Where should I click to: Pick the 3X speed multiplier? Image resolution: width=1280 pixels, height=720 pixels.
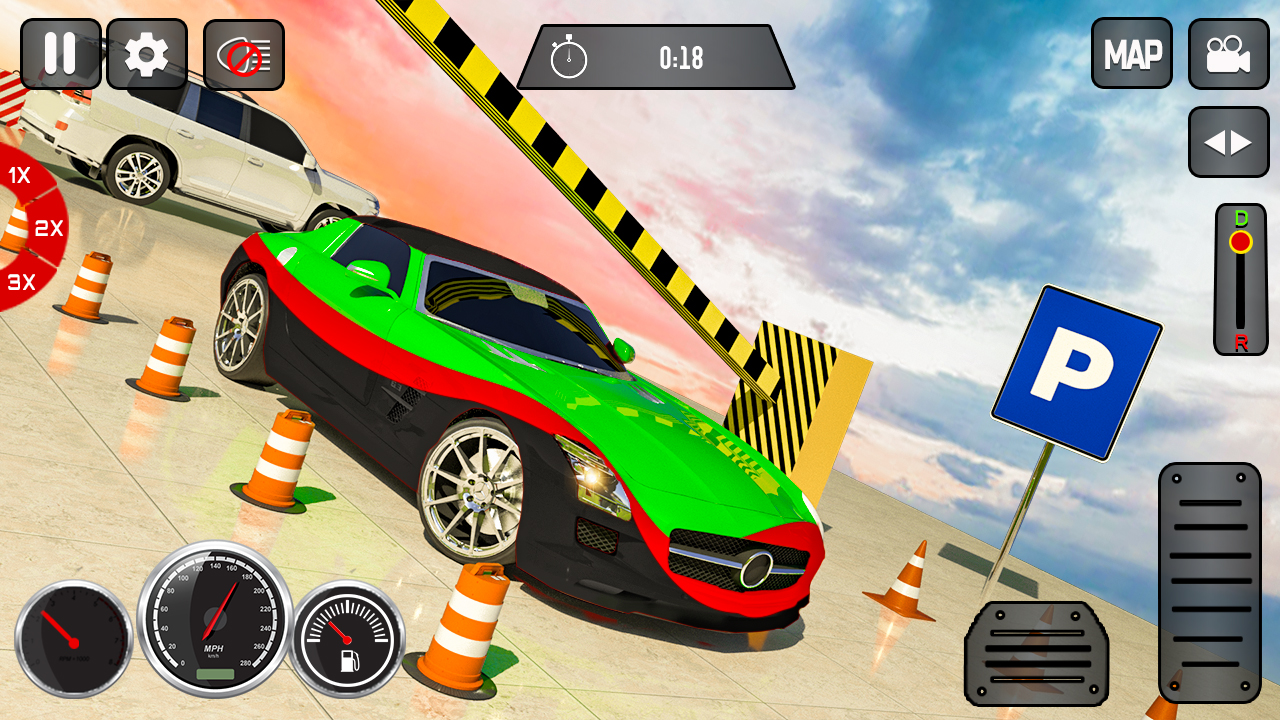click(x=21, y=282)
